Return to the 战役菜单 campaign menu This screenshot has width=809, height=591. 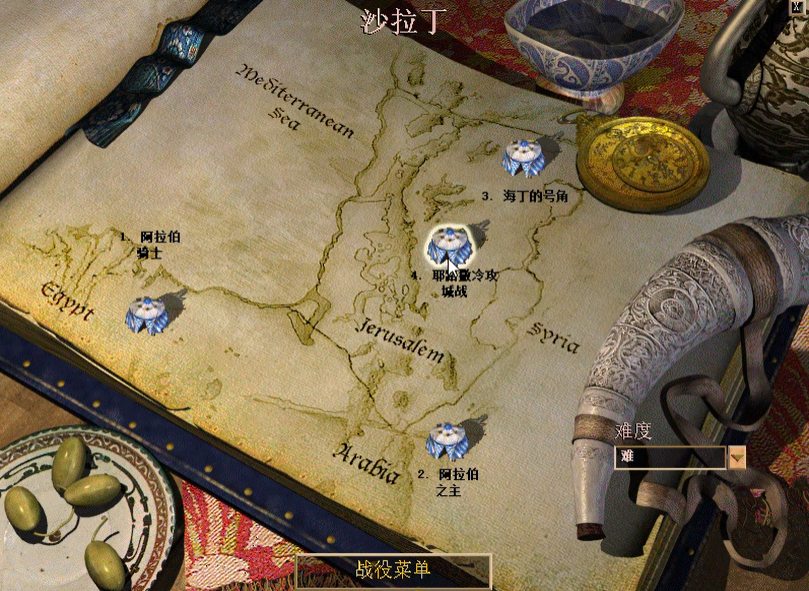pyautogui.click(x=393, y=570)
